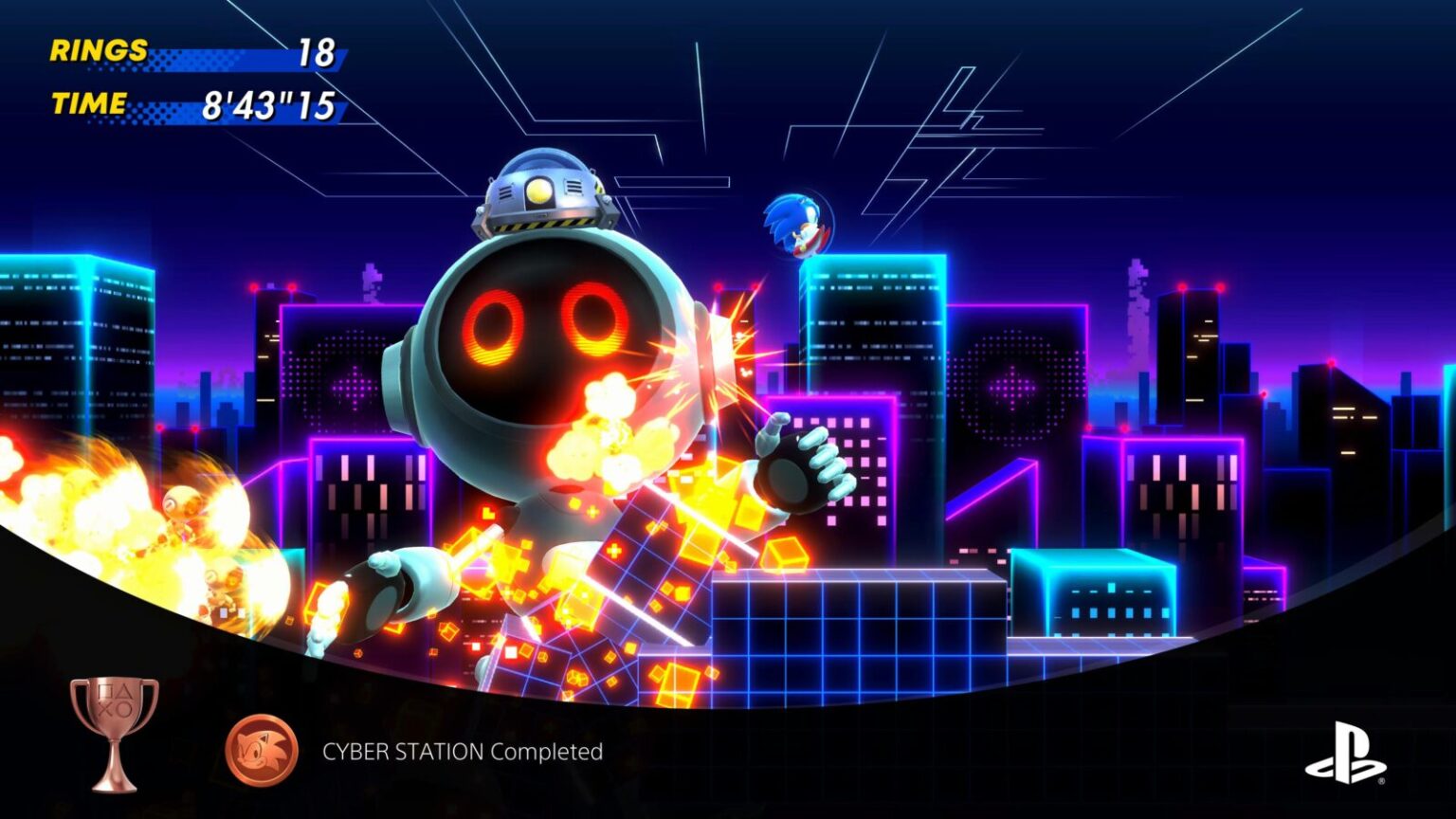
Task: Click the bubbled Sonic character
Action: point(797,220)
